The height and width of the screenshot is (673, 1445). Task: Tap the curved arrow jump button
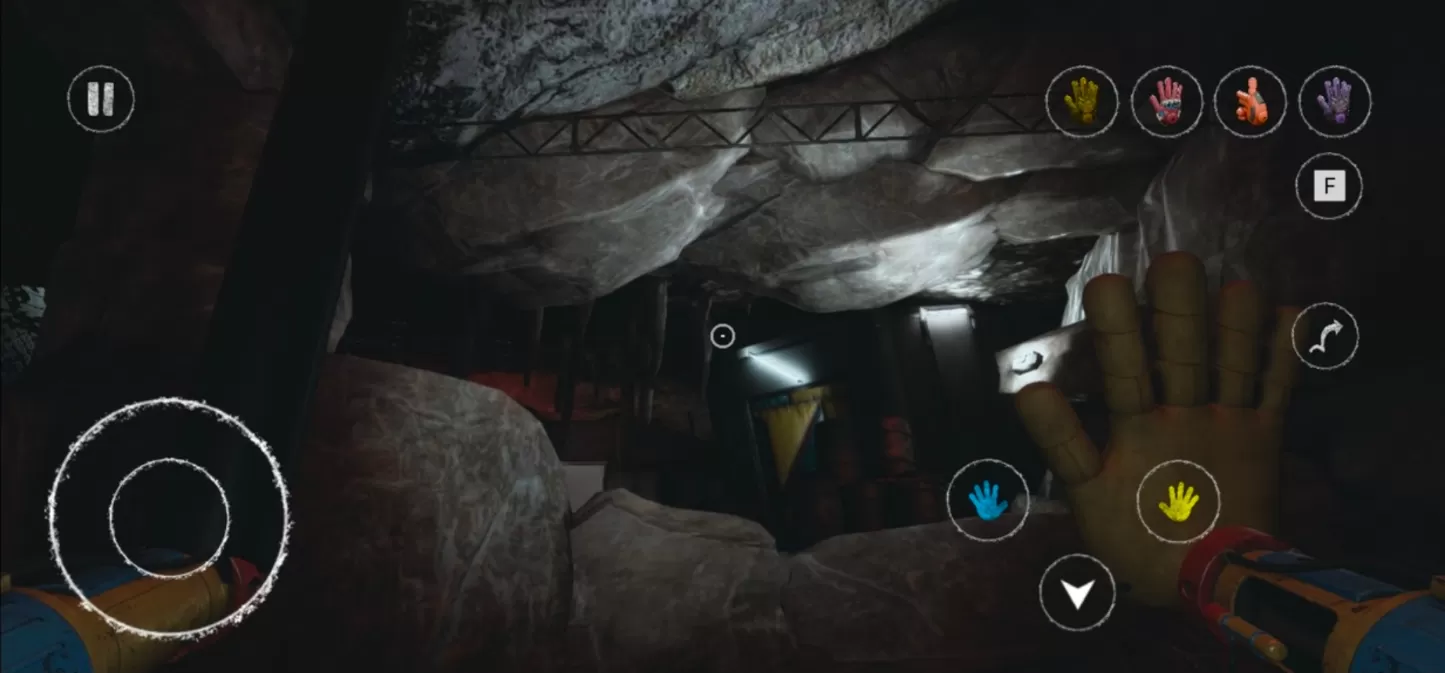click(1325, 337)
